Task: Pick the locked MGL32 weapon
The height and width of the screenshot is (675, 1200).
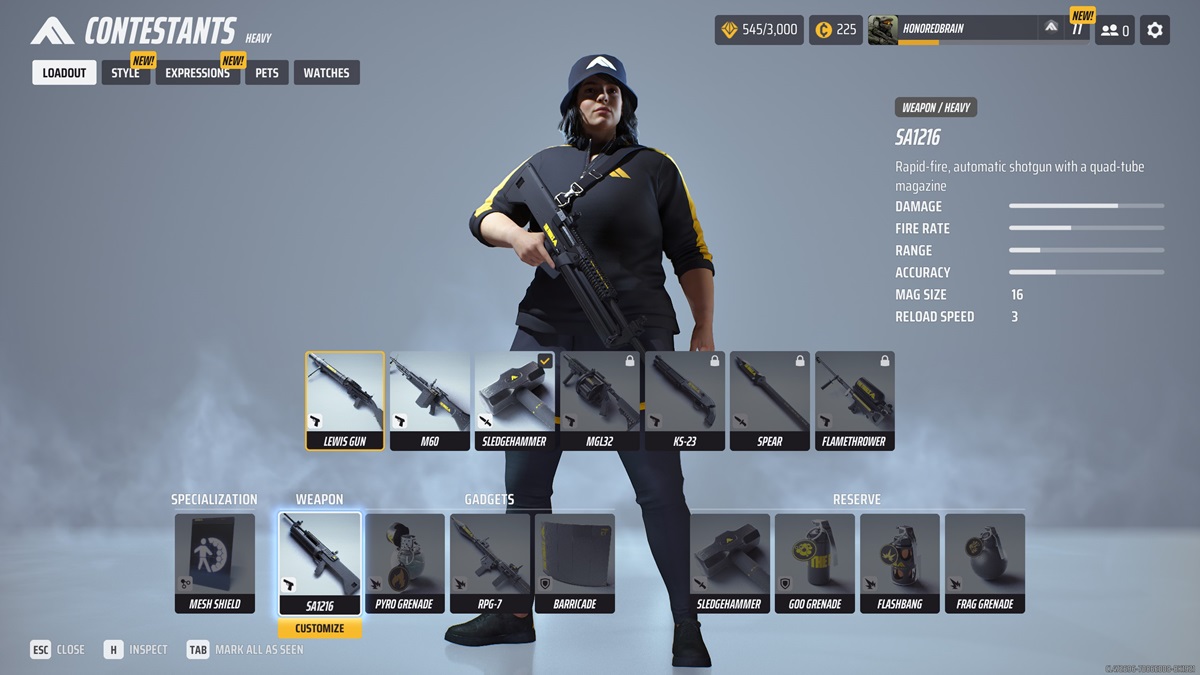Action: (x=600, y=400)
